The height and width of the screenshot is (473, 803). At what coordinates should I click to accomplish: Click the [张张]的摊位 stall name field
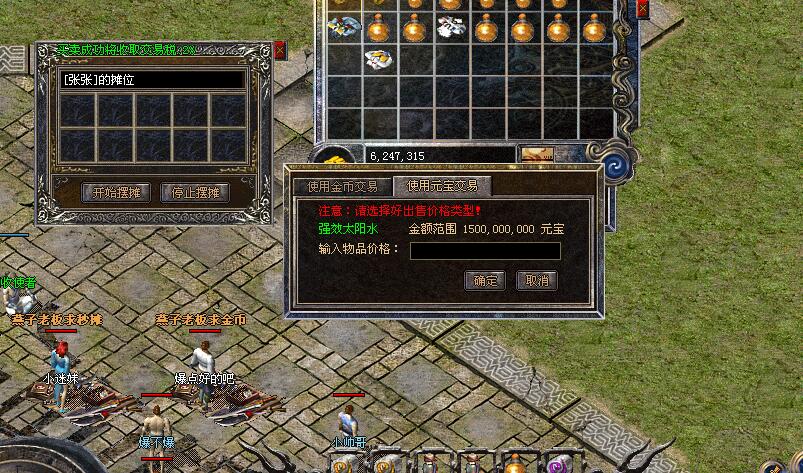point(152,79)
